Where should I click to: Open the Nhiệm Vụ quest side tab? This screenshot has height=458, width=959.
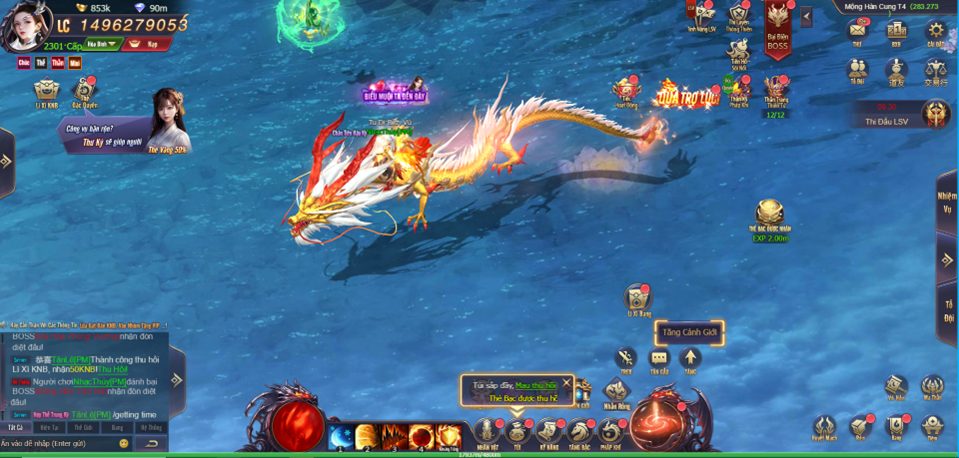947,203
